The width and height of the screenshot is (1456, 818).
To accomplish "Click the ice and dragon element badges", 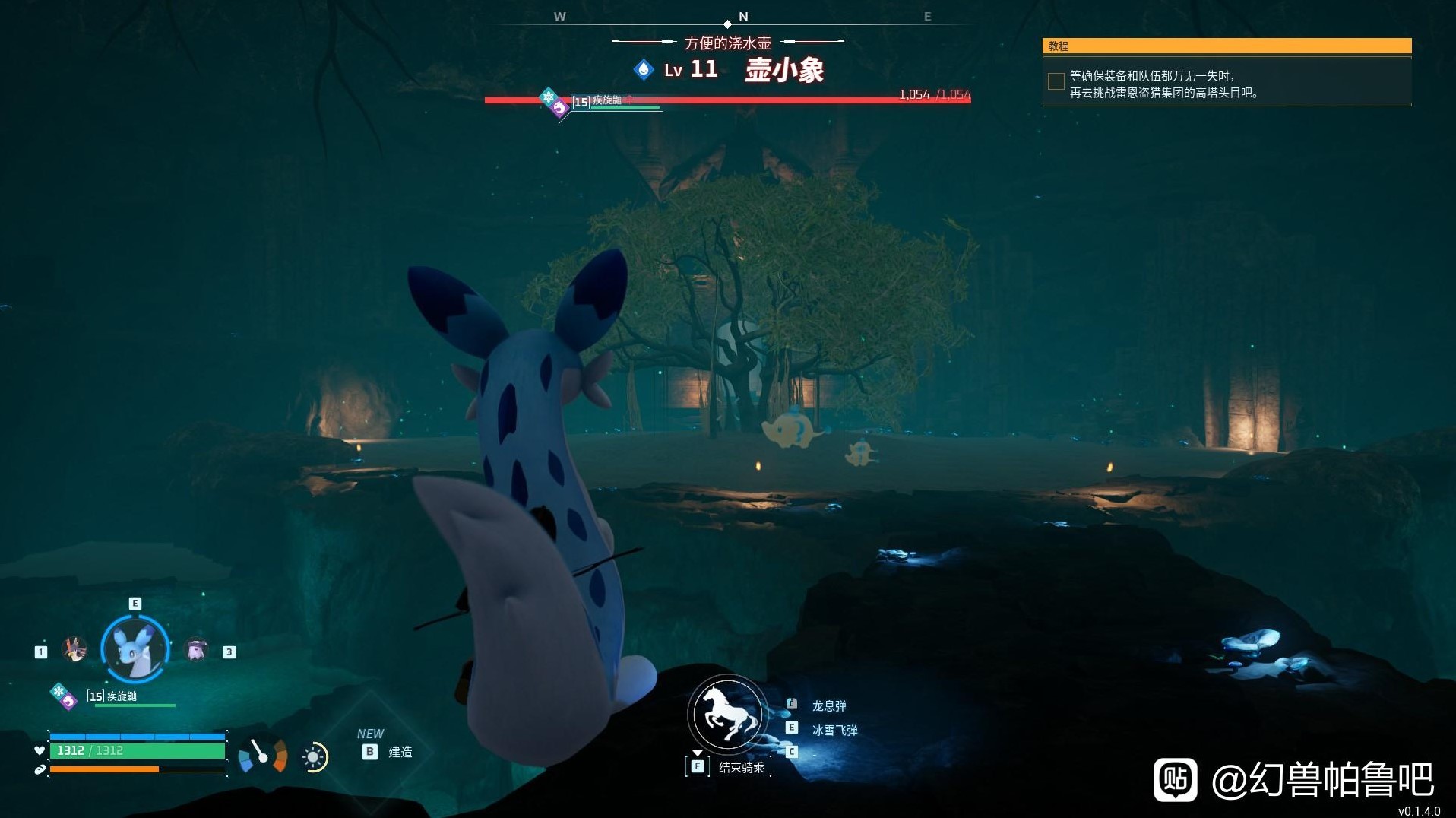I will click(x=63, y=696).
